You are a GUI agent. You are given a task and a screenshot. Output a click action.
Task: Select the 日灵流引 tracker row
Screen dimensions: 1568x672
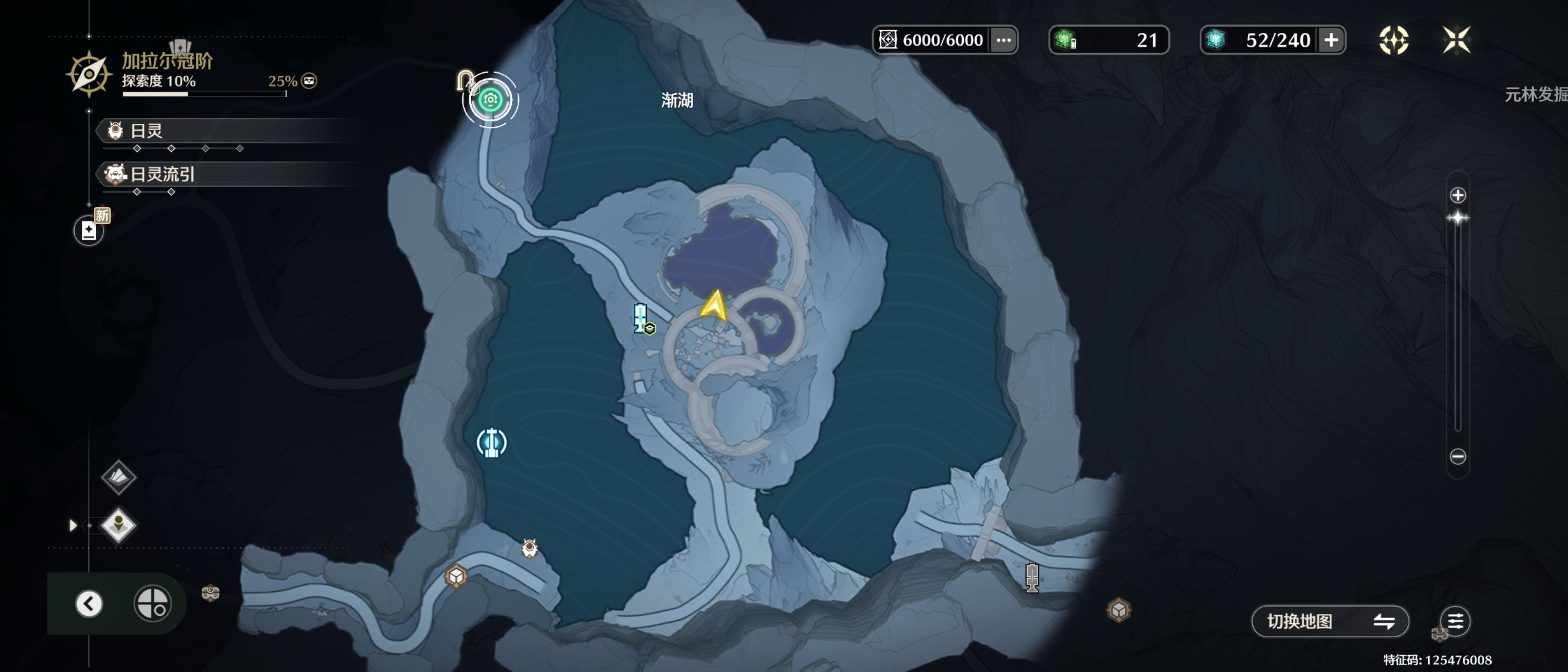coord(231,175)
